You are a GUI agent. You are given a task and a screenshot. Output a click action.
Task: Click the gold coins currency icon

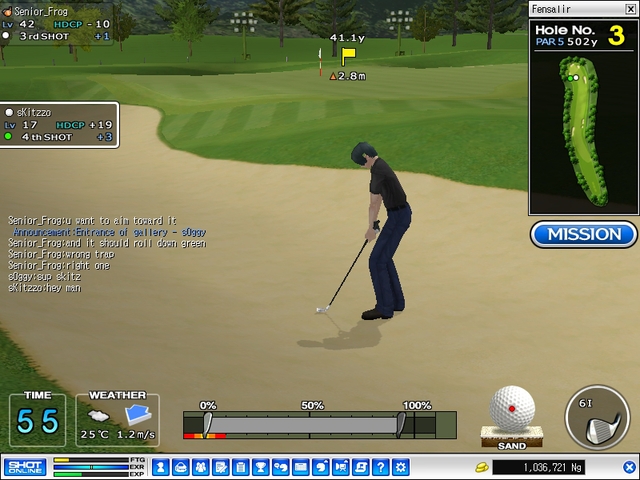(x=480, y=467)
